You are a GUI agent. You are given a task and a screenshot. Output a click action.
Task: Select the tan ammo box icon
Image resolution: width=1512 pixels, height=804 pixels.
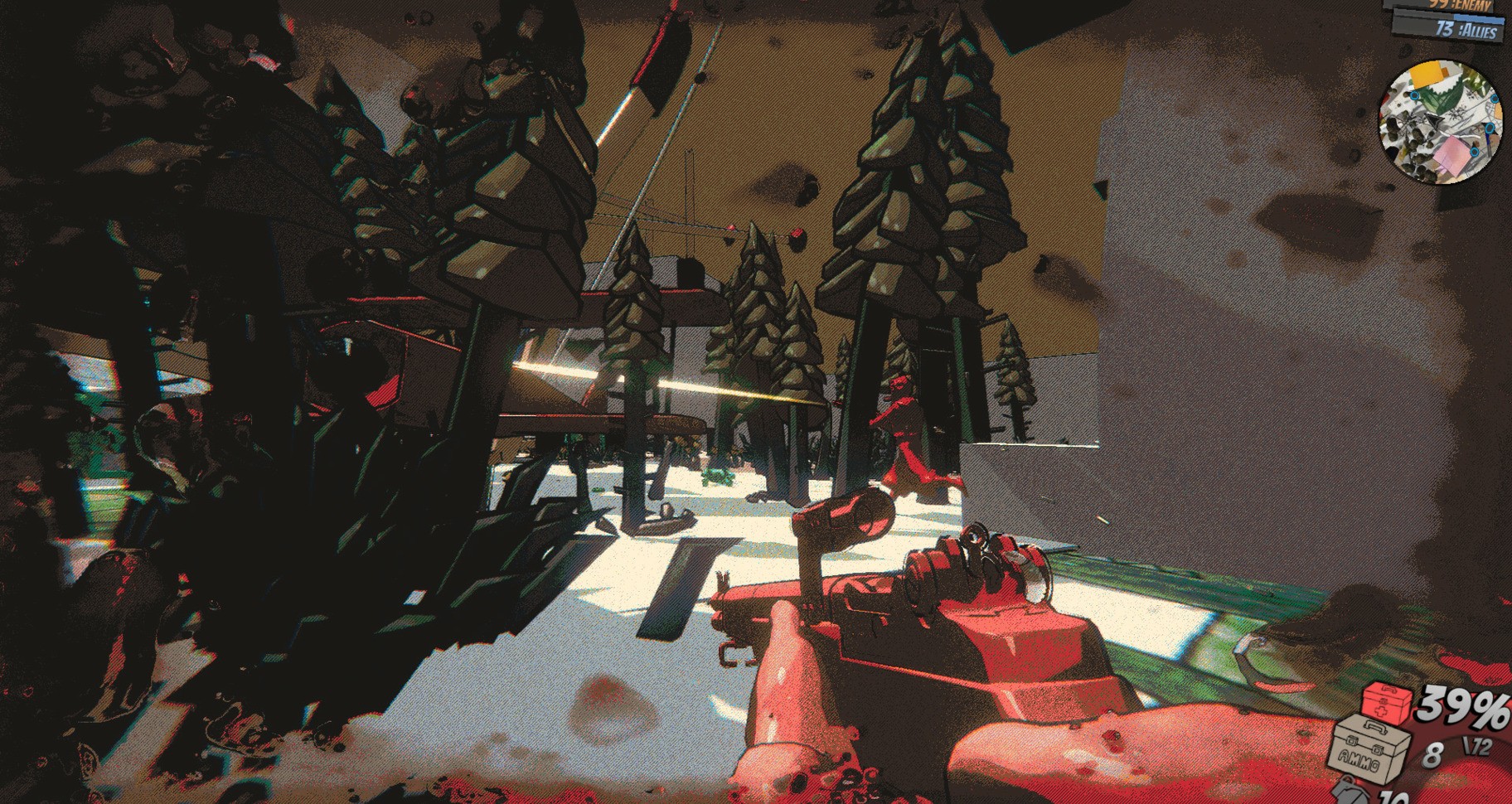[x=1369, y=748]
